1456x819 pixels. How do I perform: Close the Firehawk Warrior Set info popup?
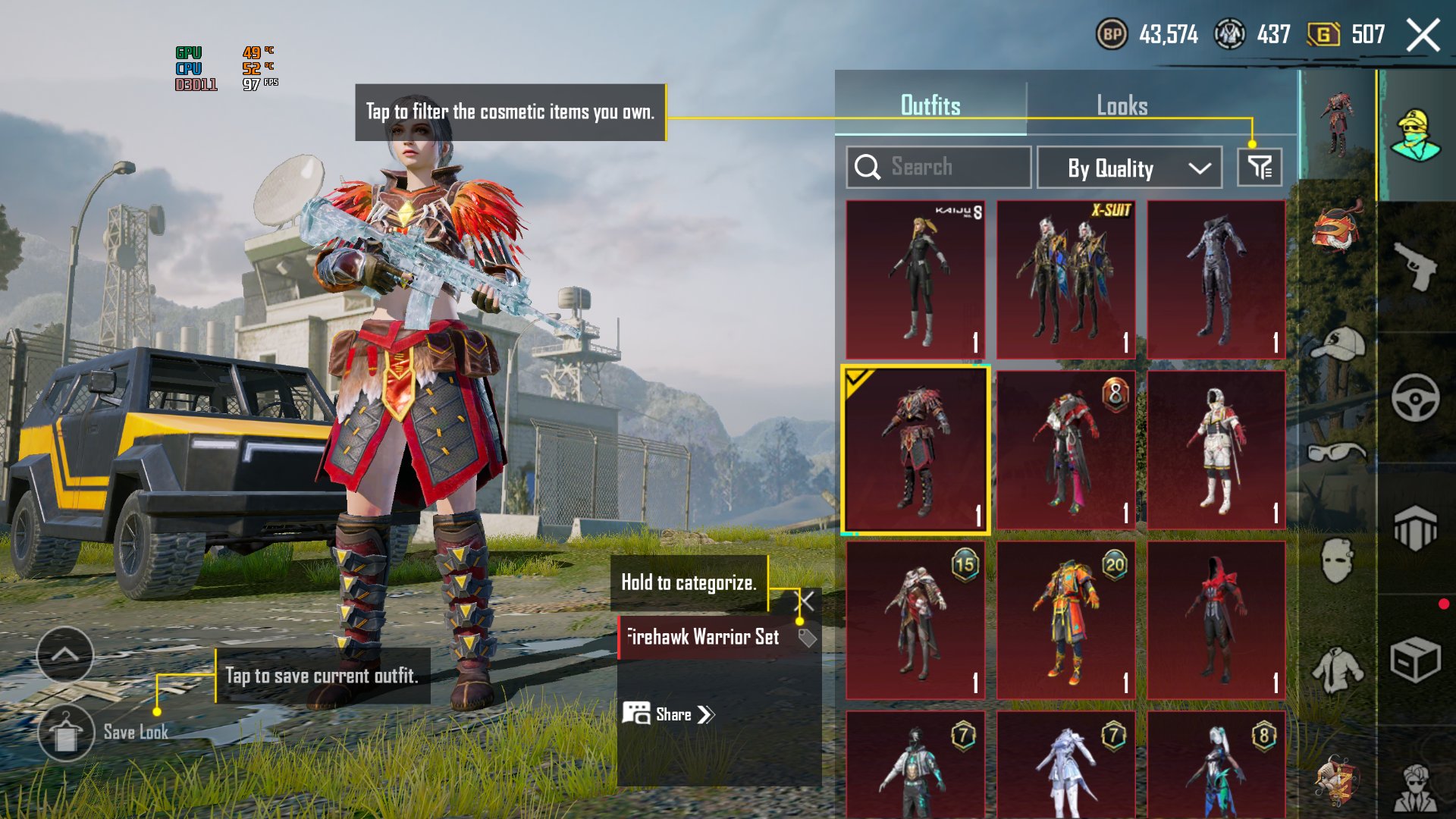(805, 601)
